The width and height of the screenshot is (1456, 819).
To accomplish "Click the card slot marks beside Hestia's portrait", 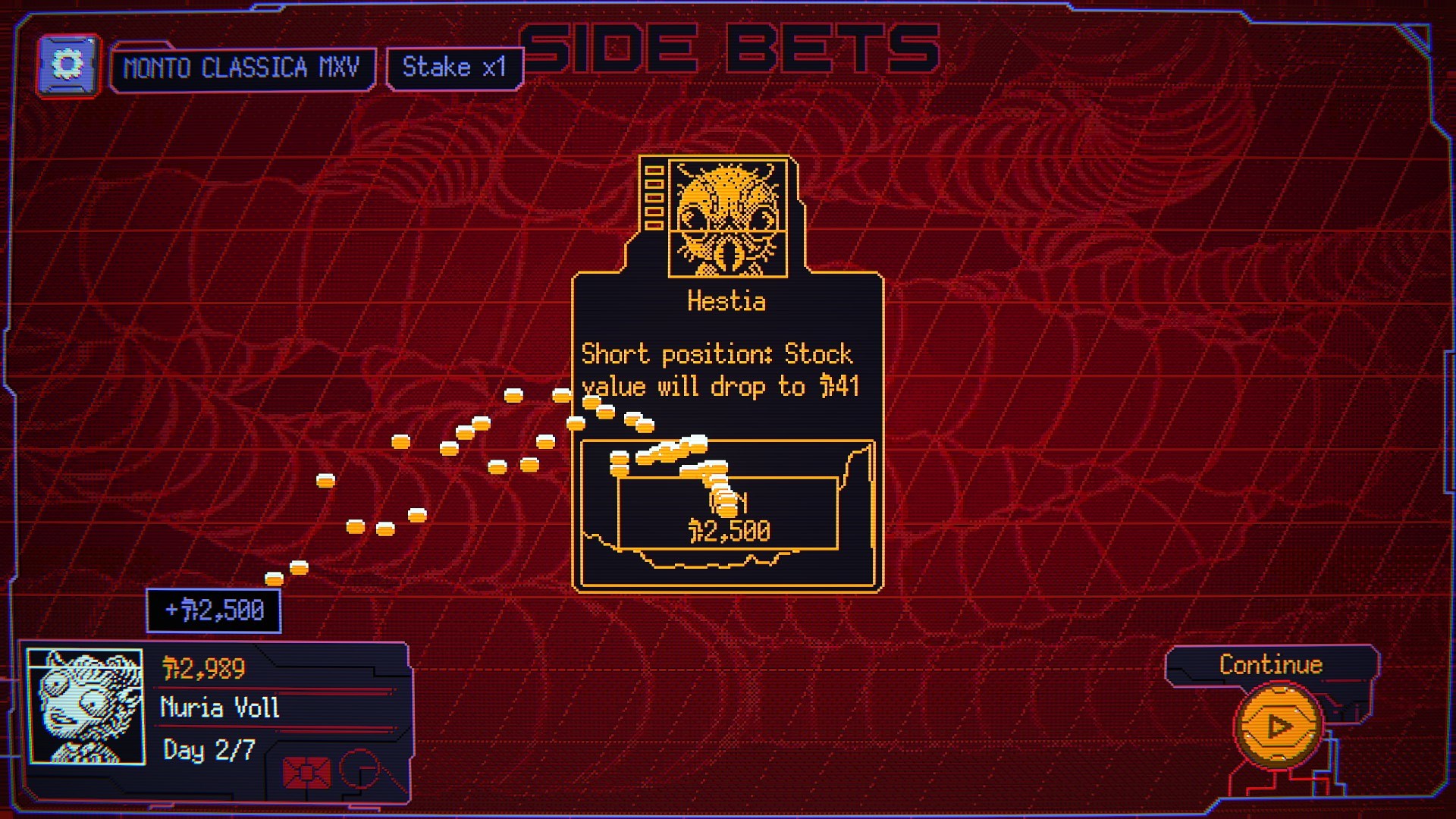I will click(654, 197).
